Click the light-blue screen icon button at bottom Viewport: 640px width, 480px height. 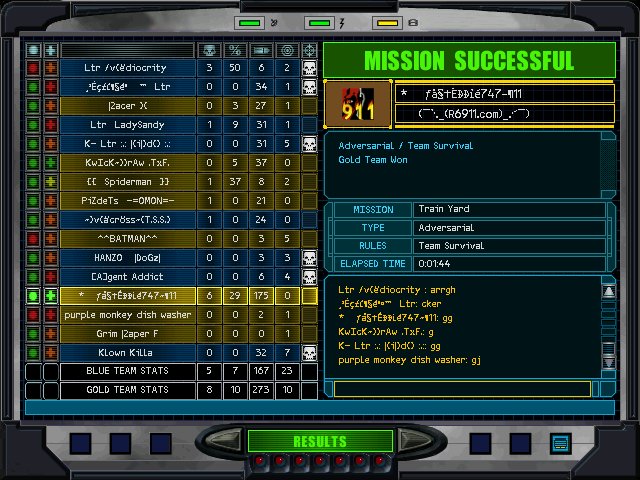pos(560,442)
